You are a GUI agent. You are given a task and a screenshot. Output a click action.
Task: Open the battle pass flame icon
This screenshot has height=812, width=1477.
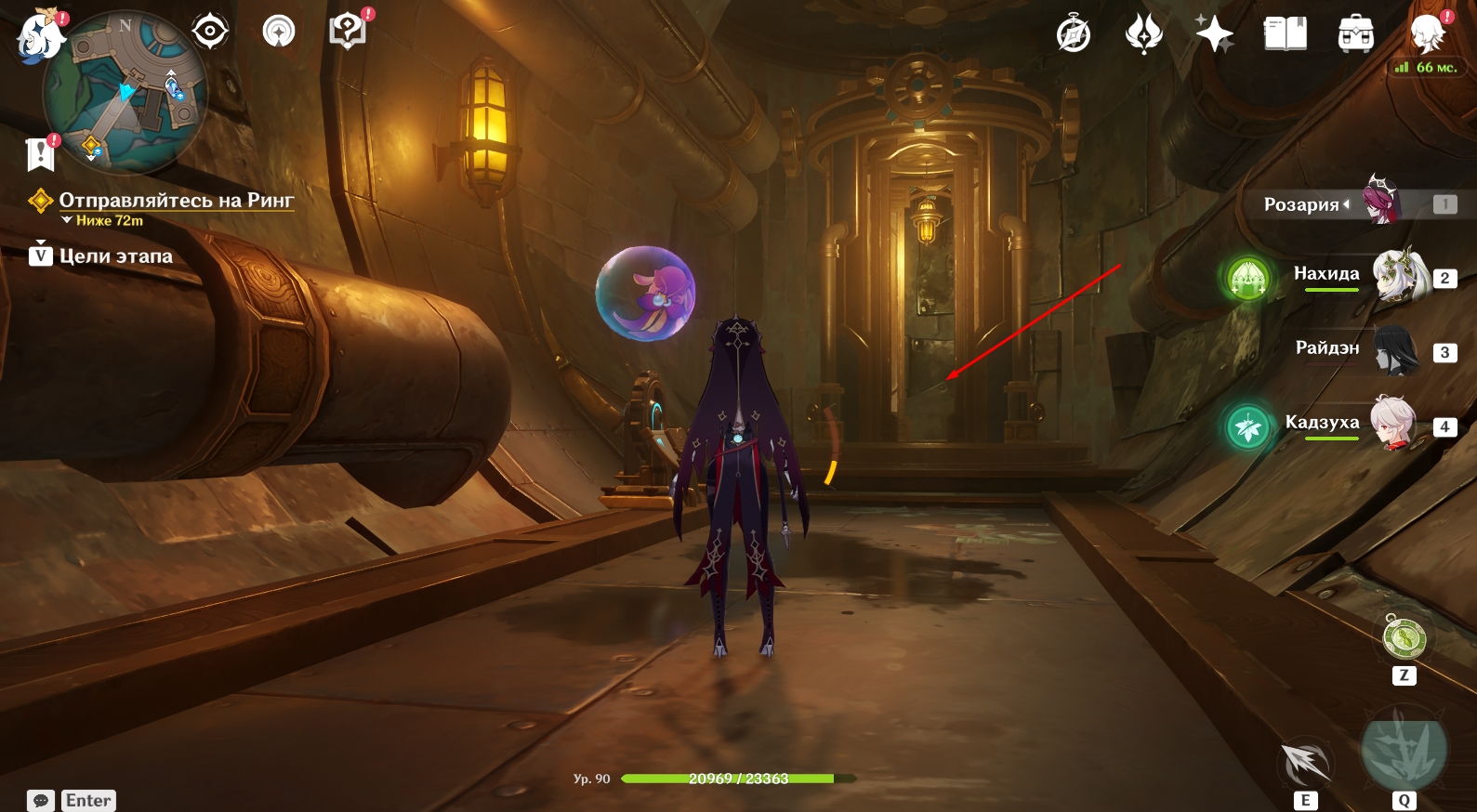click(x=1143, y=34)
